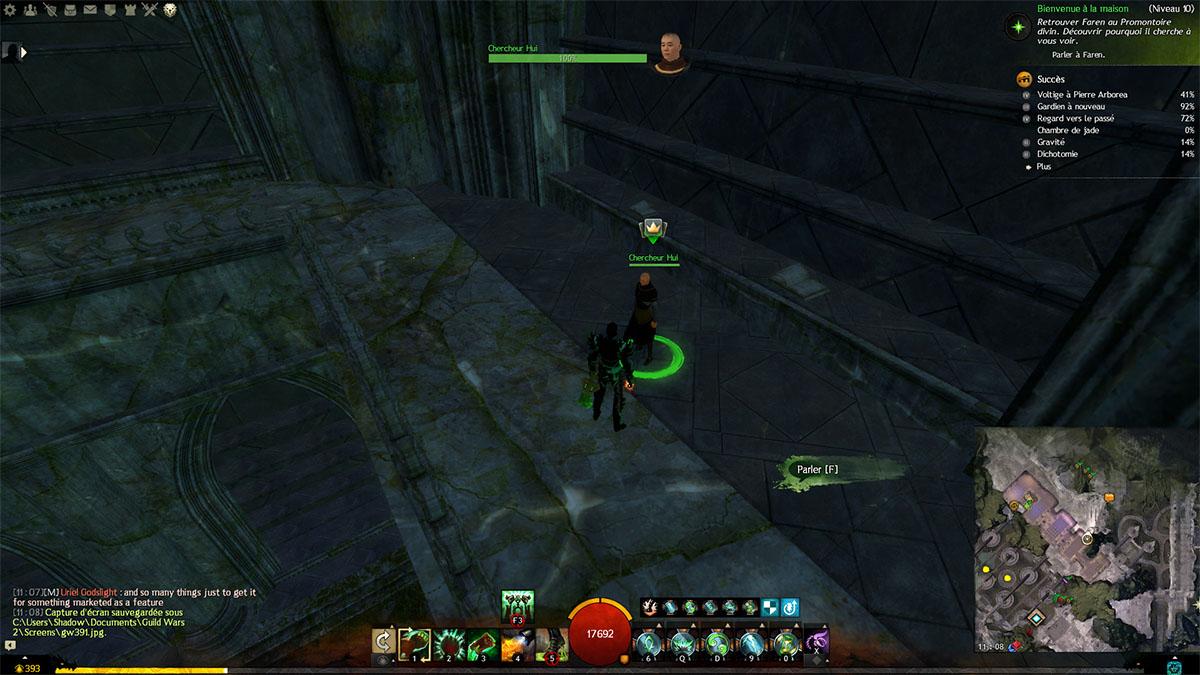Open the Bienvenue à la maison story objective

point(1060,9)
